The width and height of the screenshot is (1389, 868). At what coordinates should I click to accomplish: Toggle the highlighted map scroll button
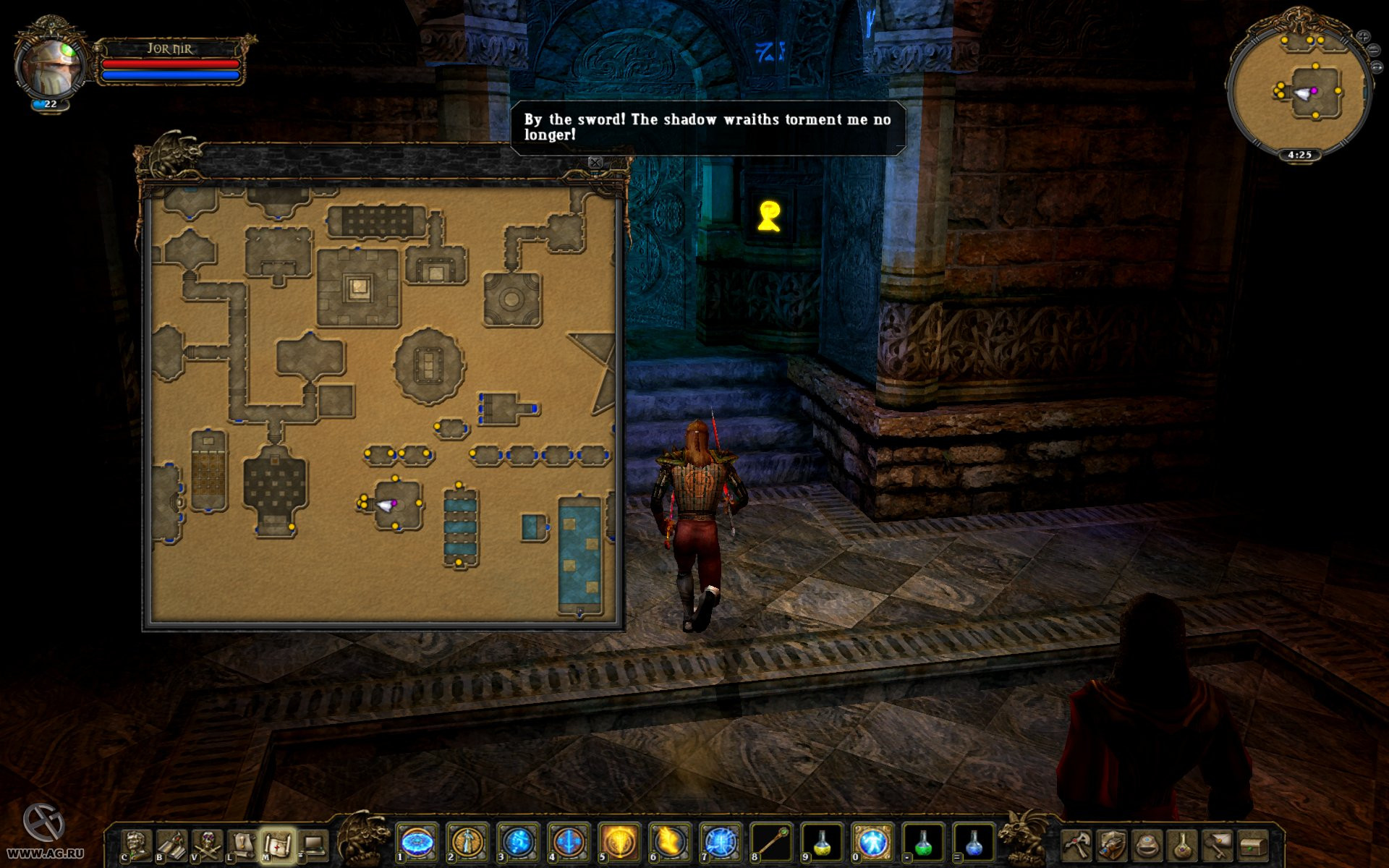coord(277,844)
